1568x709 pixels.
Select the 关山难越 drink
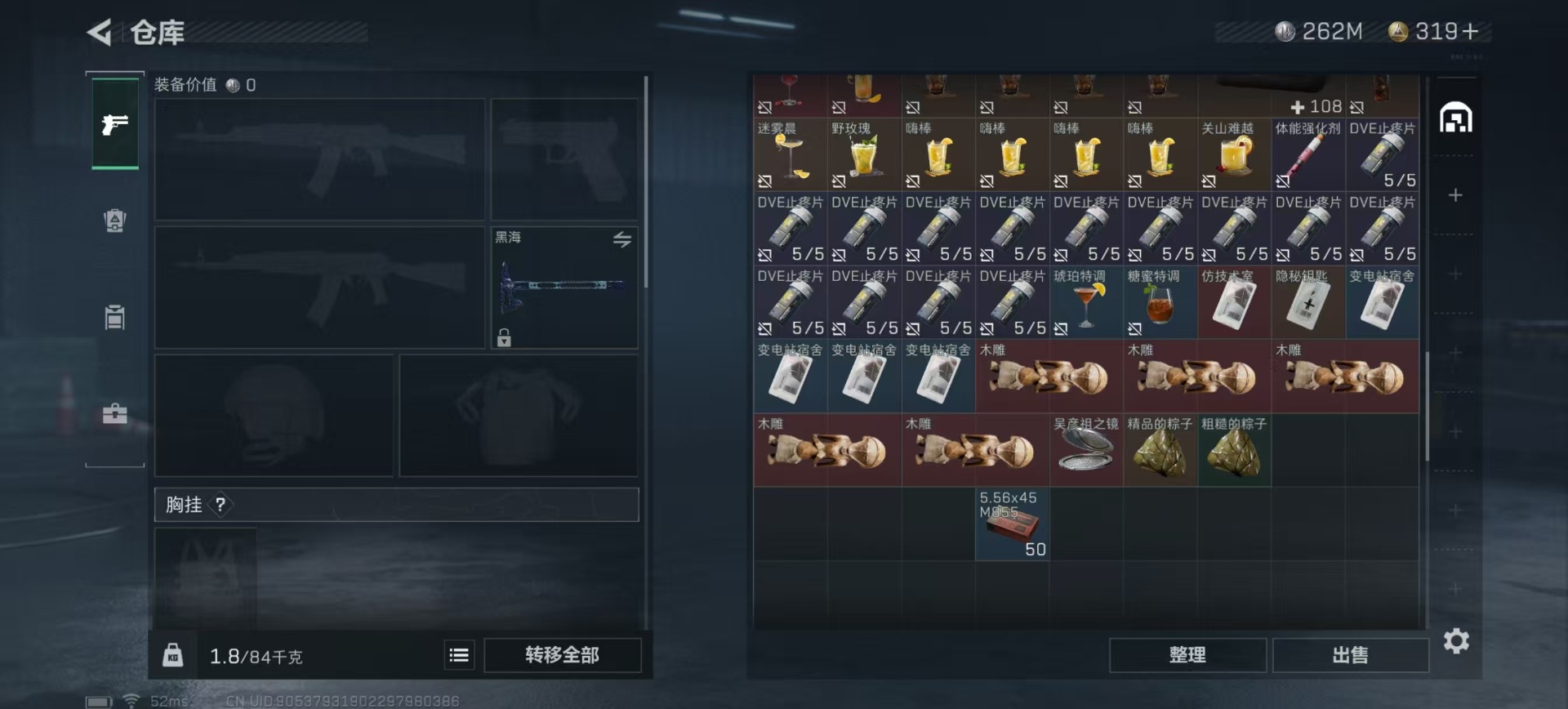point(1234,154)
